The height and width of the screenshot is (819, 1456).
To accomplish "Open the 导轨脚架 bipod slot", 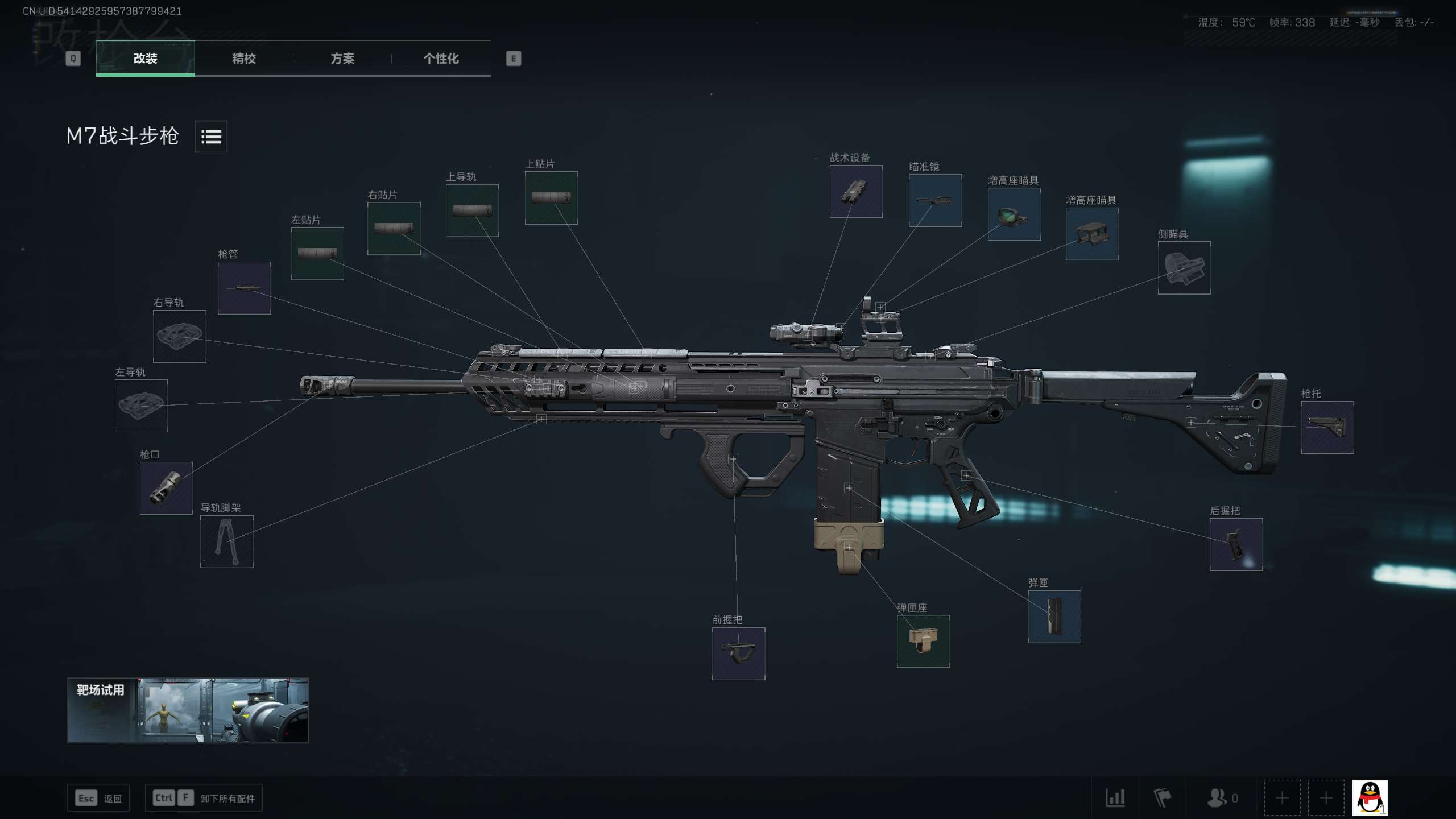I will [227, 541].
